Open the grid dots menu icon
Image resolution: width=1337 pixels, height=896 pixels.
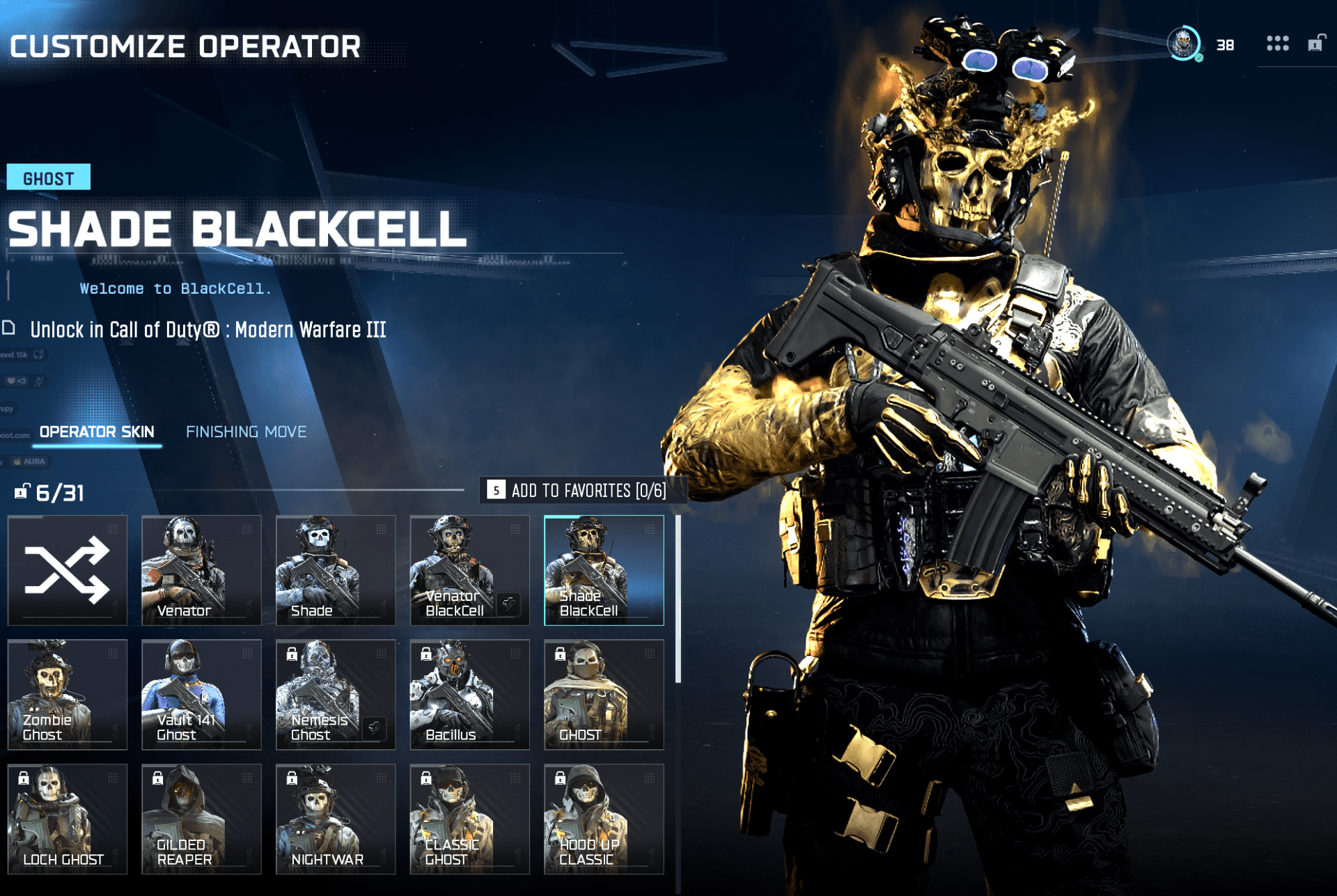tap(1277, 44)
